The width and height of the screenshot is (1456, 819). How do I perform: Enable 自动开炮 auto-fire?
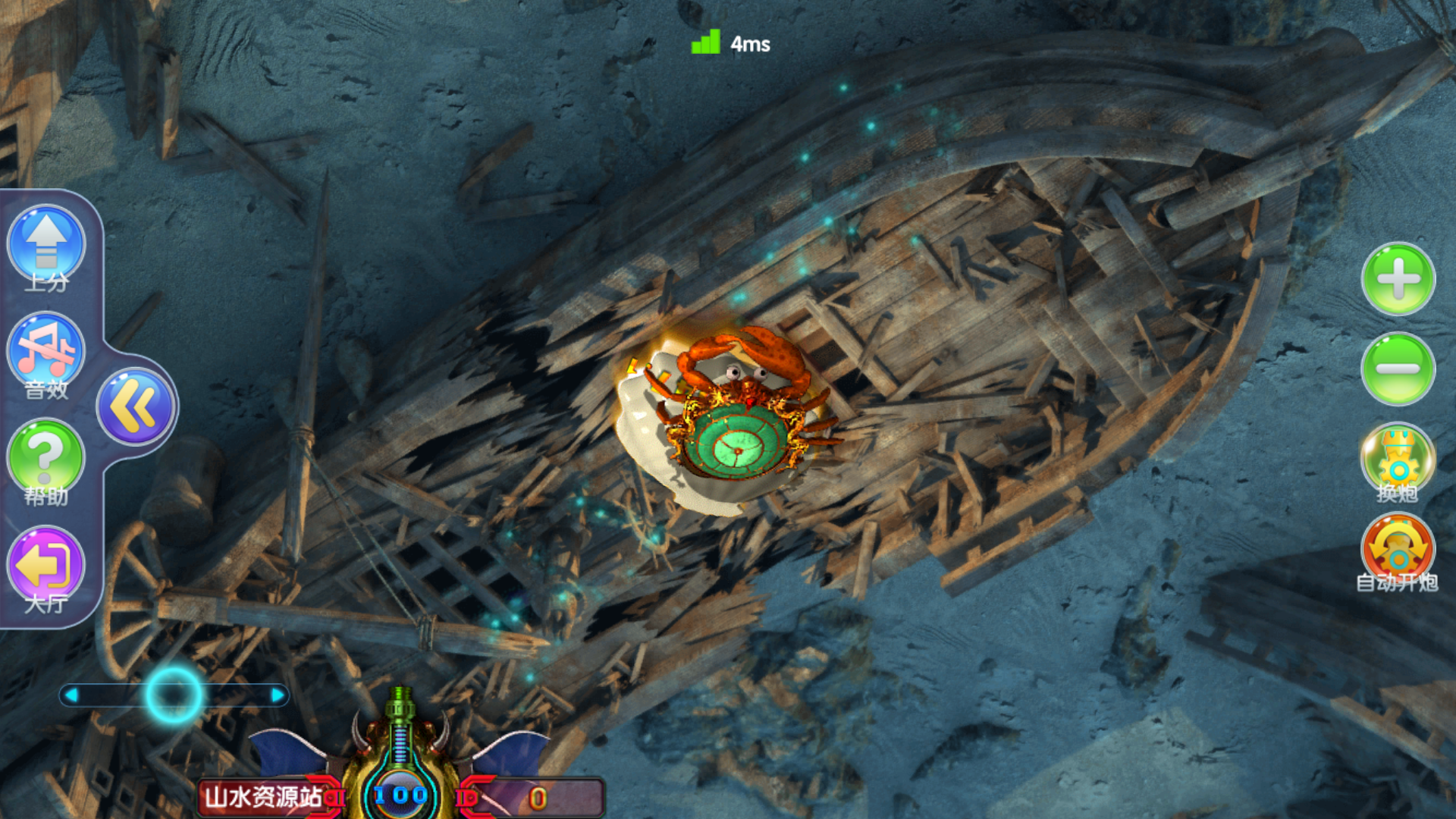pyautogui.click(x=1398, y=550)
